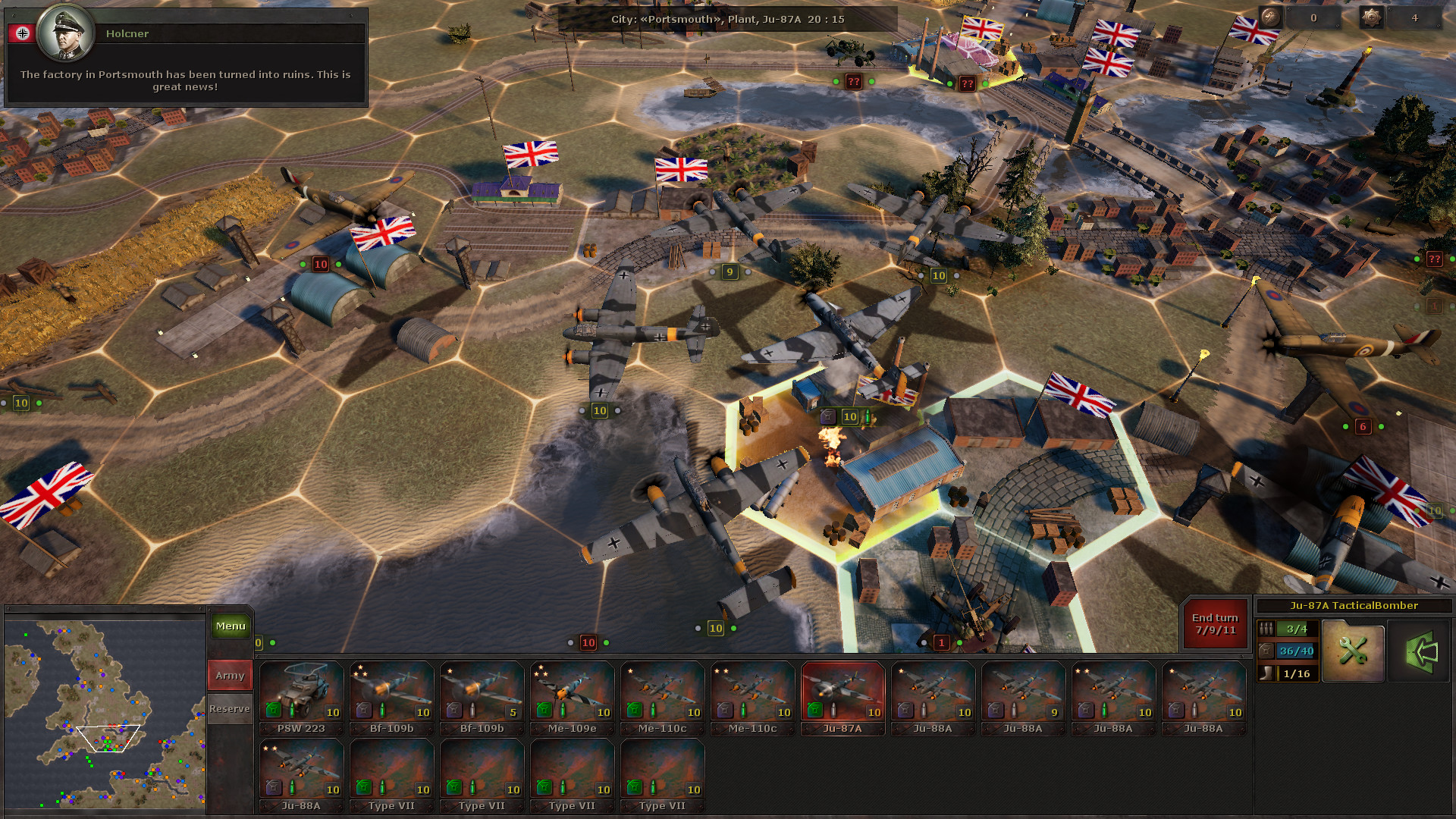Open the Menu panel
This screenshot has width=1456, height=819.
(x=230, y=626)
